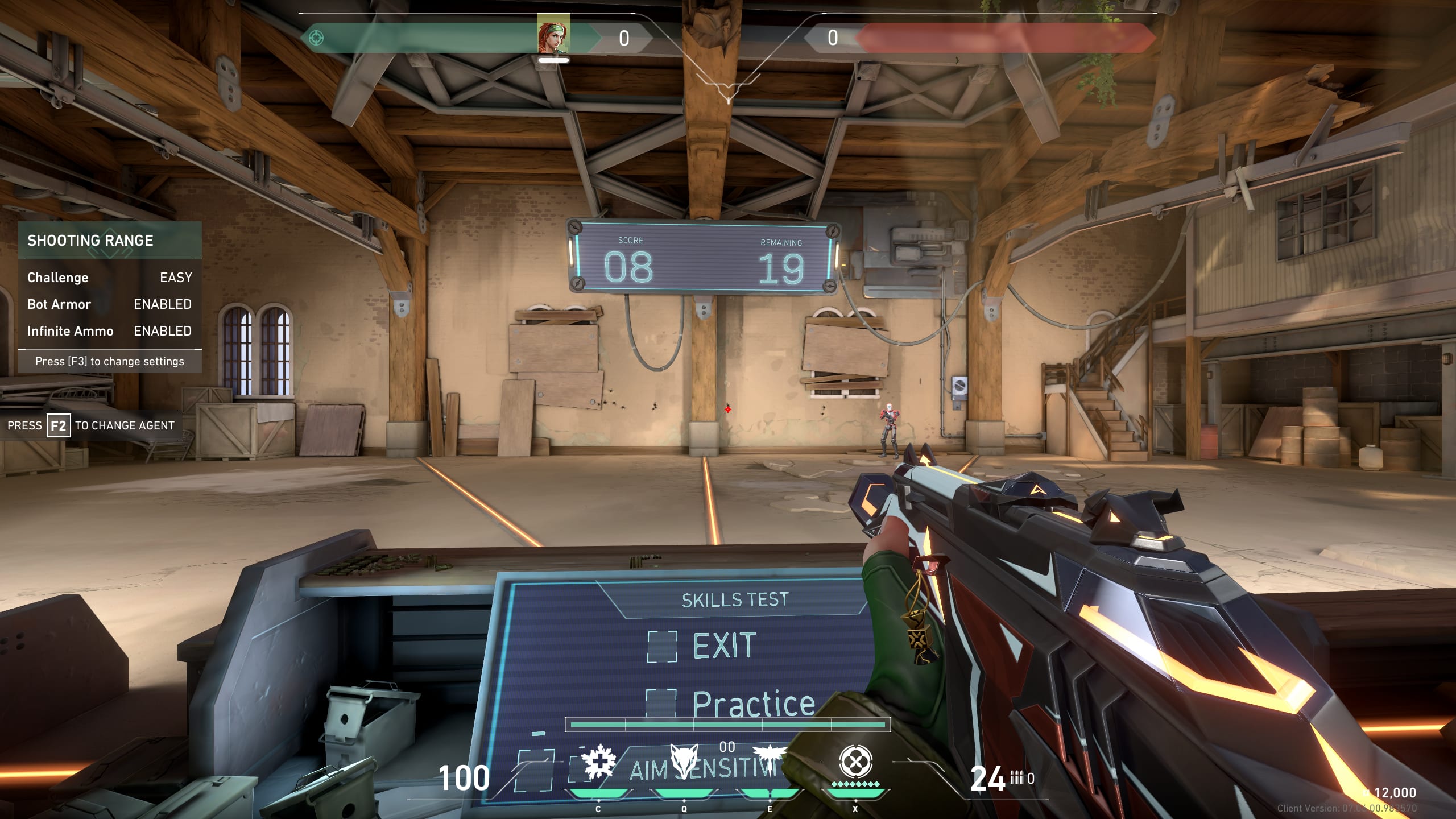This screenshot has height=819, width=1456.
Task: Toggle the Infinite Ammo setting row
Action: (109, 331)
